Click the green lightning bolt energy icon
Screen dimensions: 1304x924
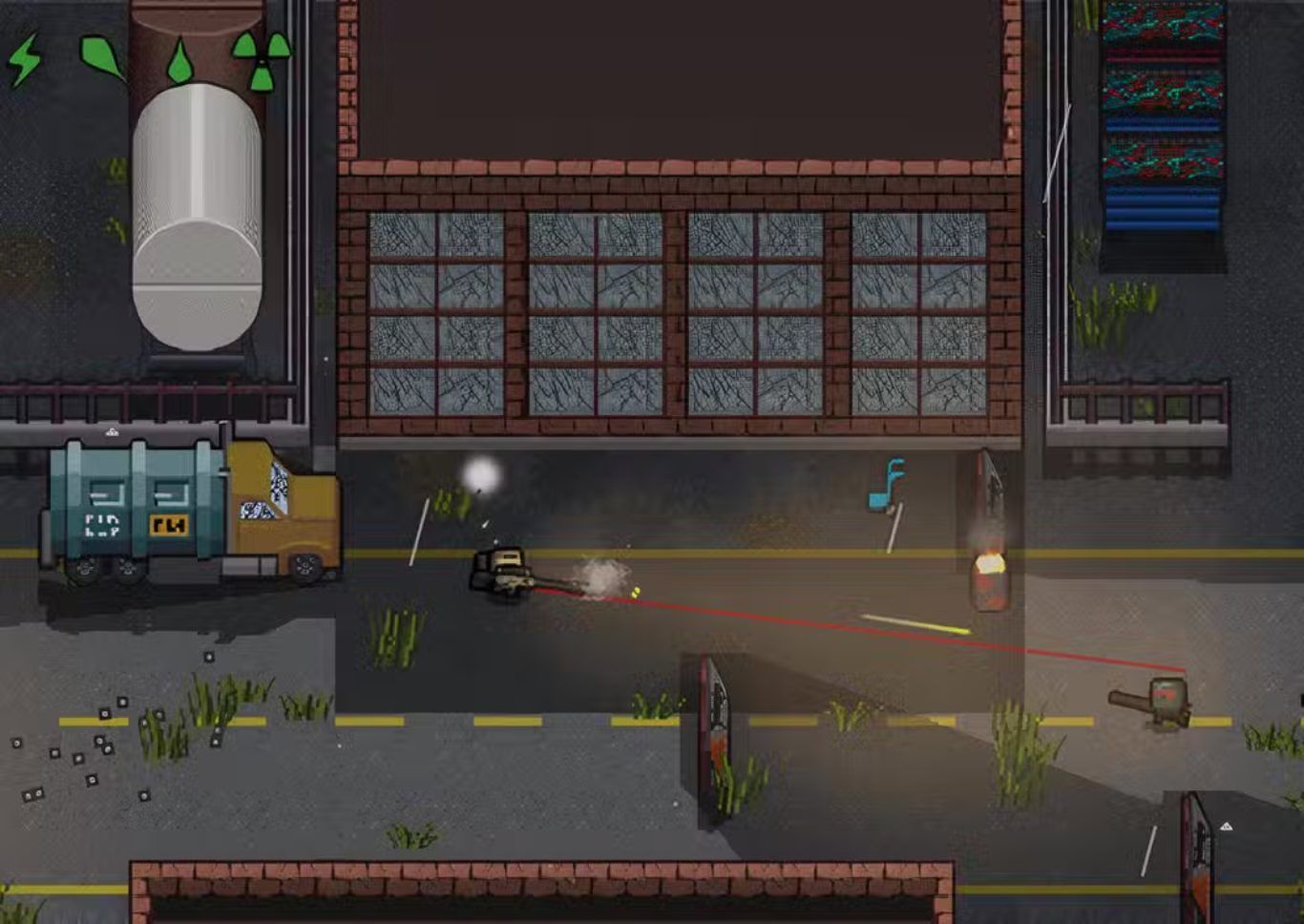click(25, 59)
